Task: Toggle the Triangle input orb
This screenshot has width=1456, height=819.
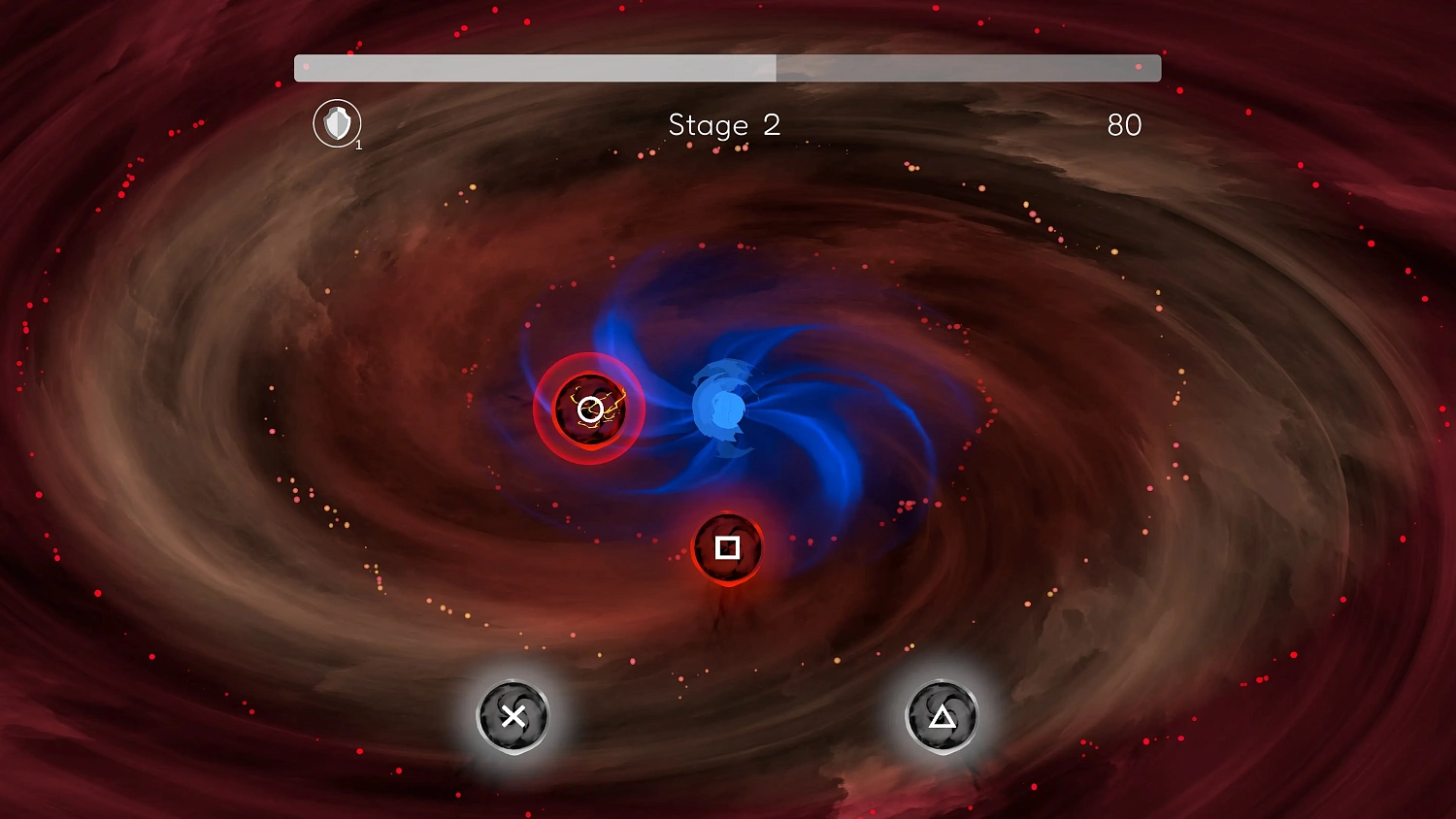Action: [941, 716]
